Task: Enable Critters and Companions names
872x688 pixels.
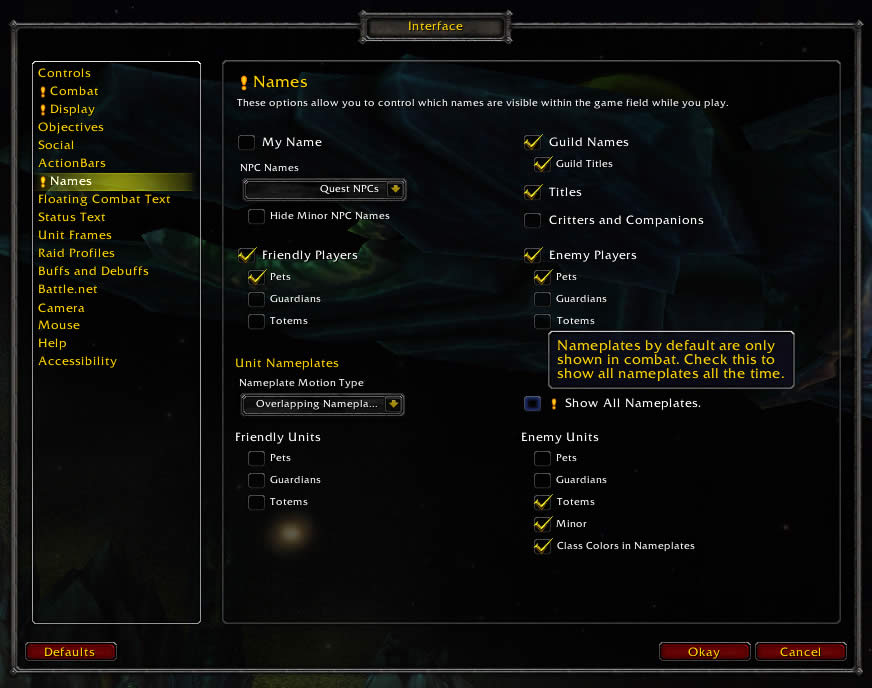Action: click(533, 220)
